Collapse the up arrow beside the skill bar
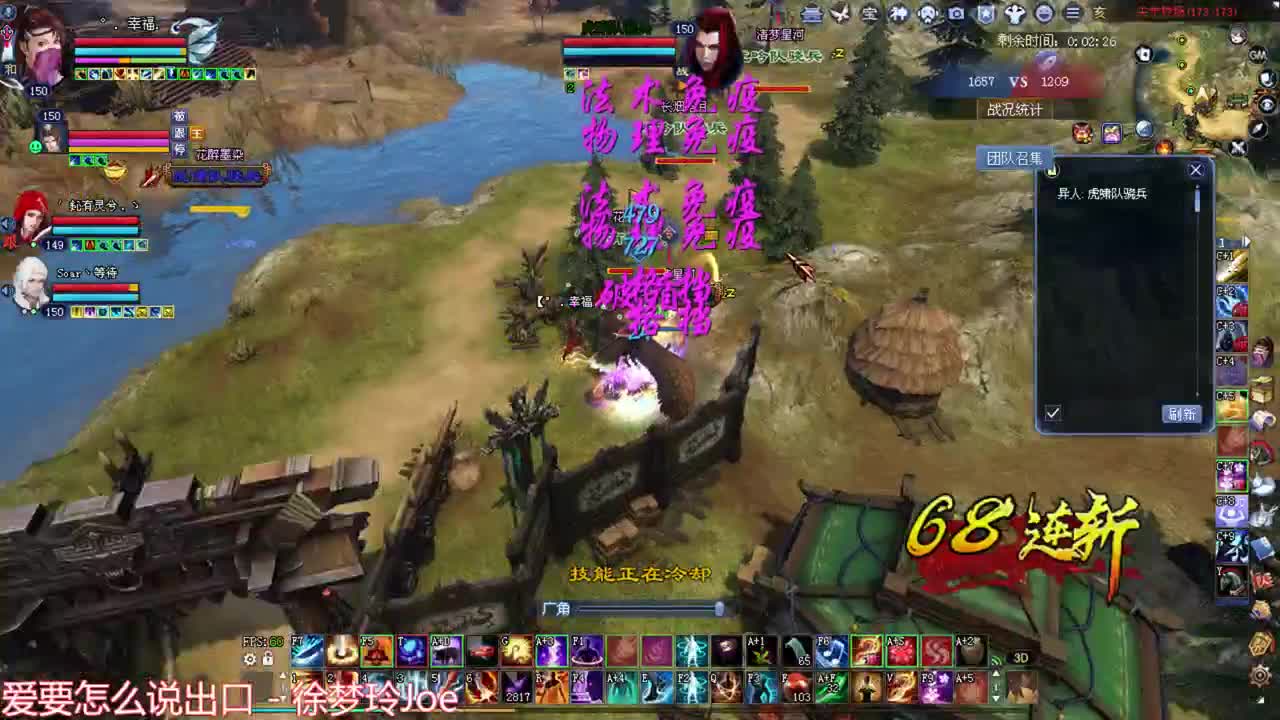This screenshot has height=720, width=1280. point(282,676)
